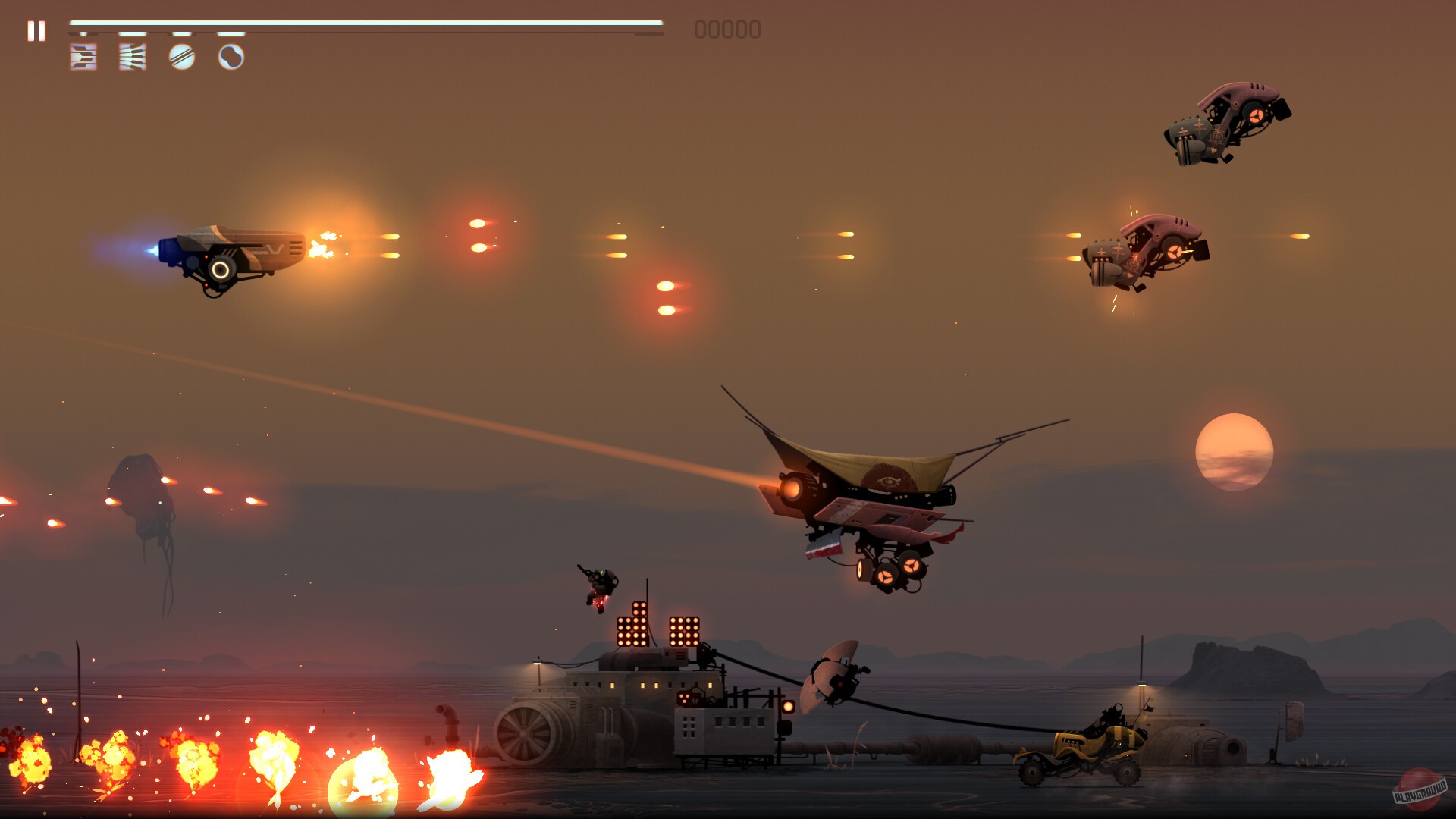Toggle the second weapon slot on
The height and width of the screenshot is (819, 1456).
[132, 33]
